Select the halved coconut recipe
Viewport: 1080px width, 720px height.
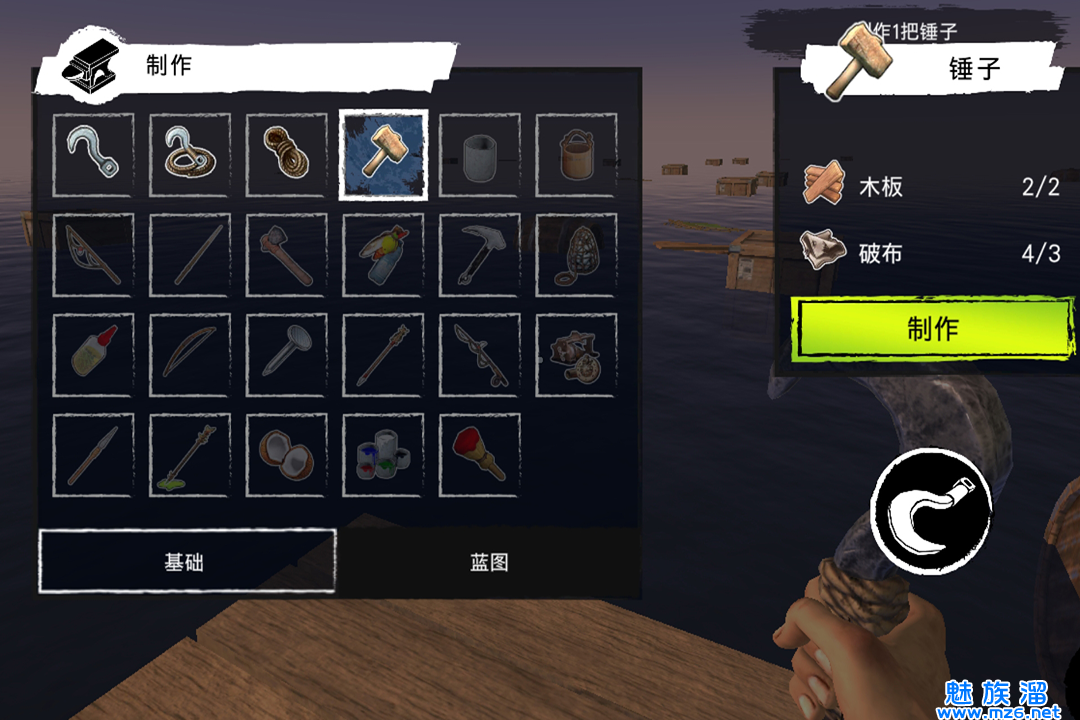tap(287, 456)
